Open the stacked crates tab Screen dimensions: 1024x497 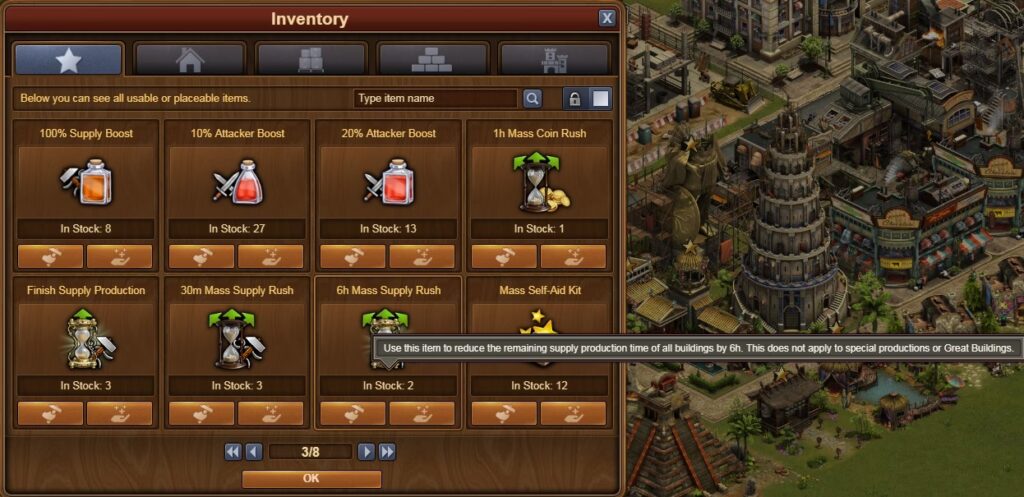click(311, 60)
